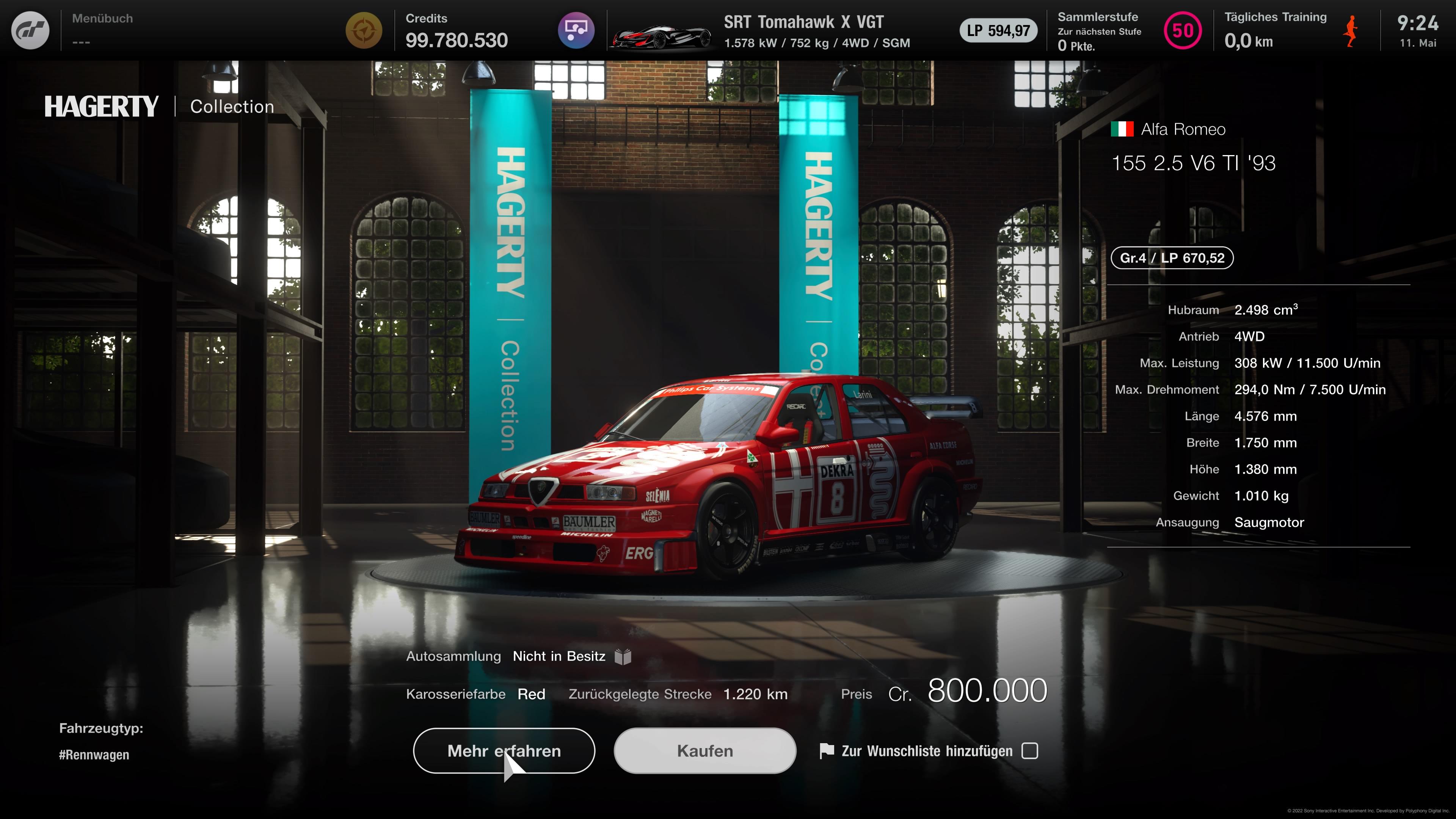Buy the car with Kaufen
This screenshot has width=1456, height=819.
pyautogui.click(x=705, y=751)
